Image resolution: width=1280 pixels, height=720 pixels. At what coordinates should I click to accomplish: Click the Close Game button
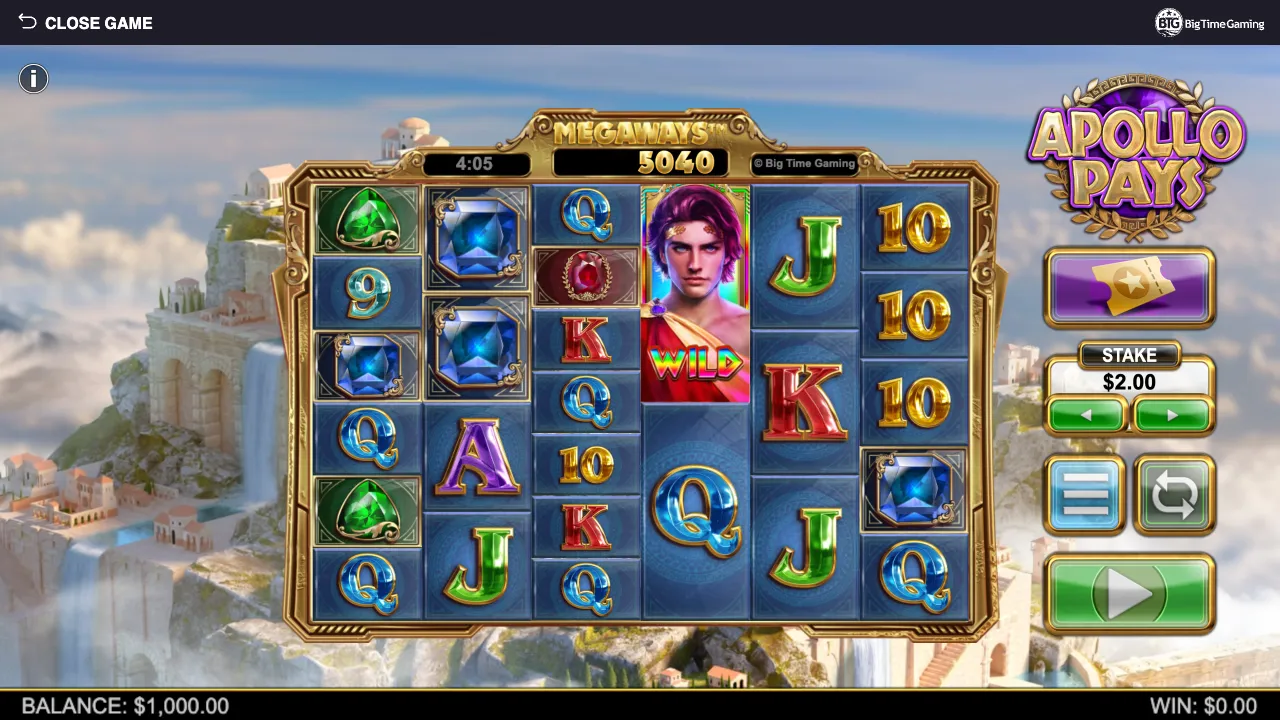tap(98, 22)
